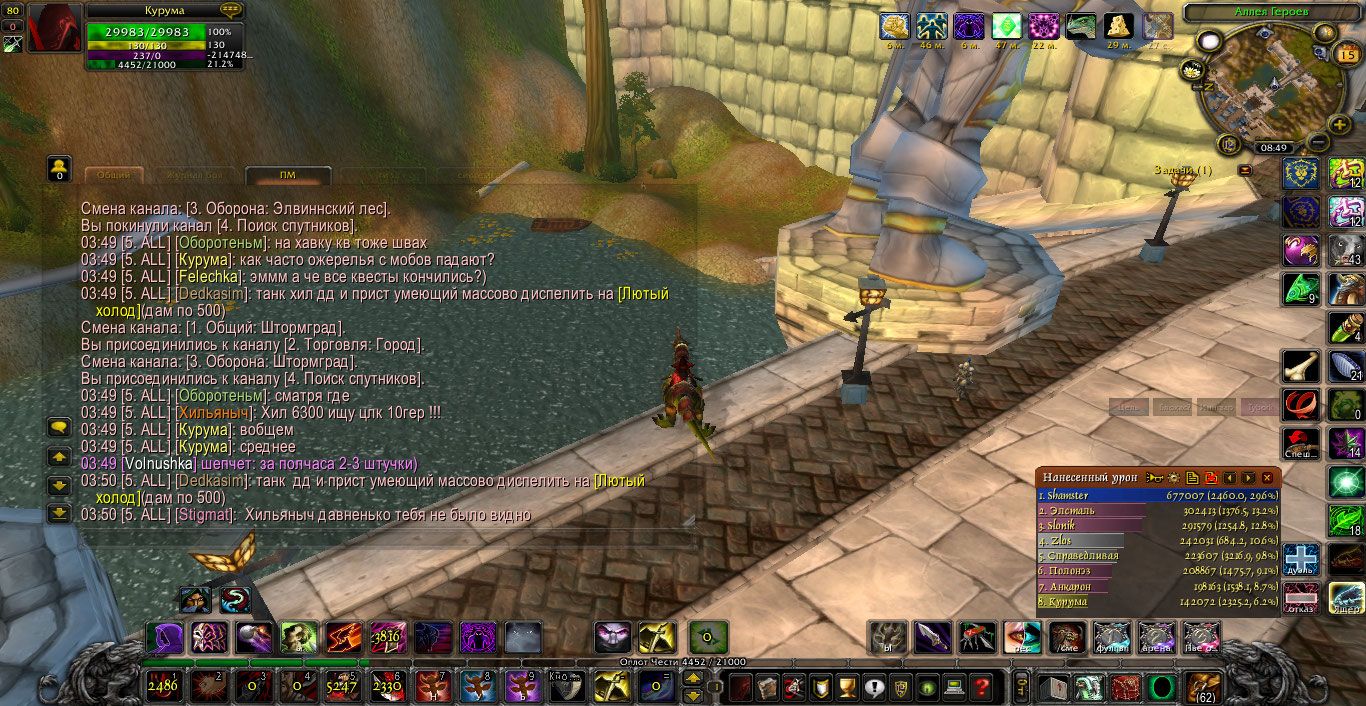
Task: Open the main menu computer icon
Action: coord(954,687)
